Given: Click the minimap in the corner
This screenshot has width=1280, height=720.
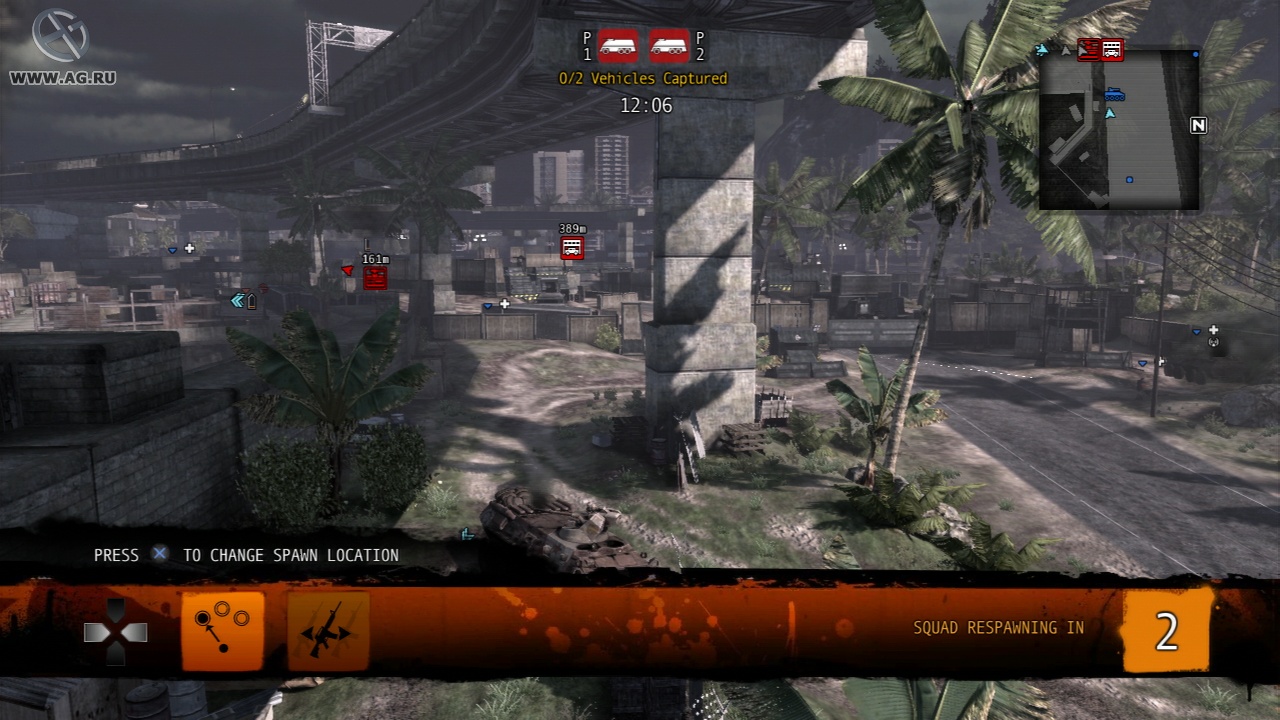Looking at the screenshot, I should tap(1119, 130).
